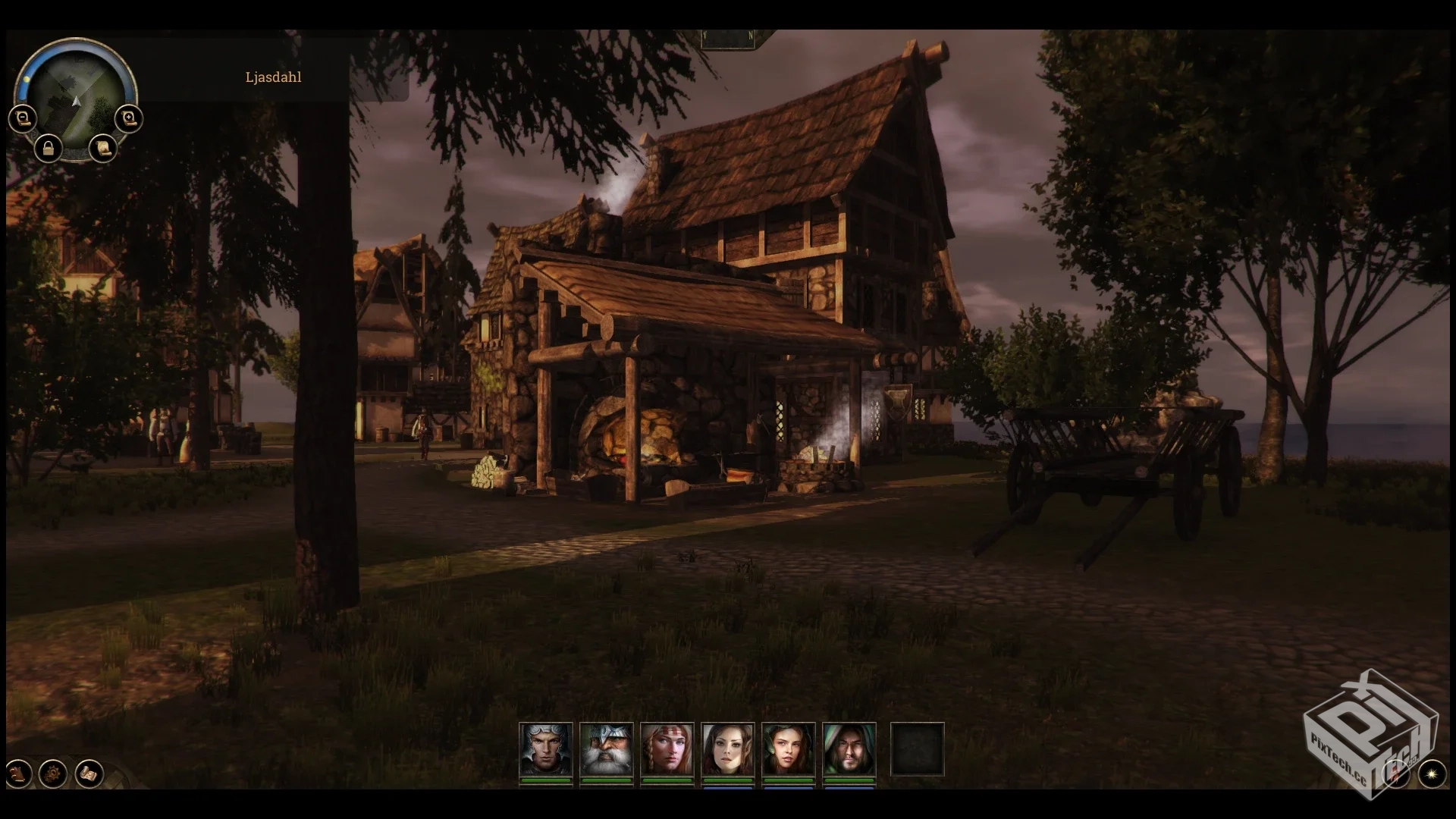
Task: Zoom out the minimap with the minus scroll
Action: 23,118
